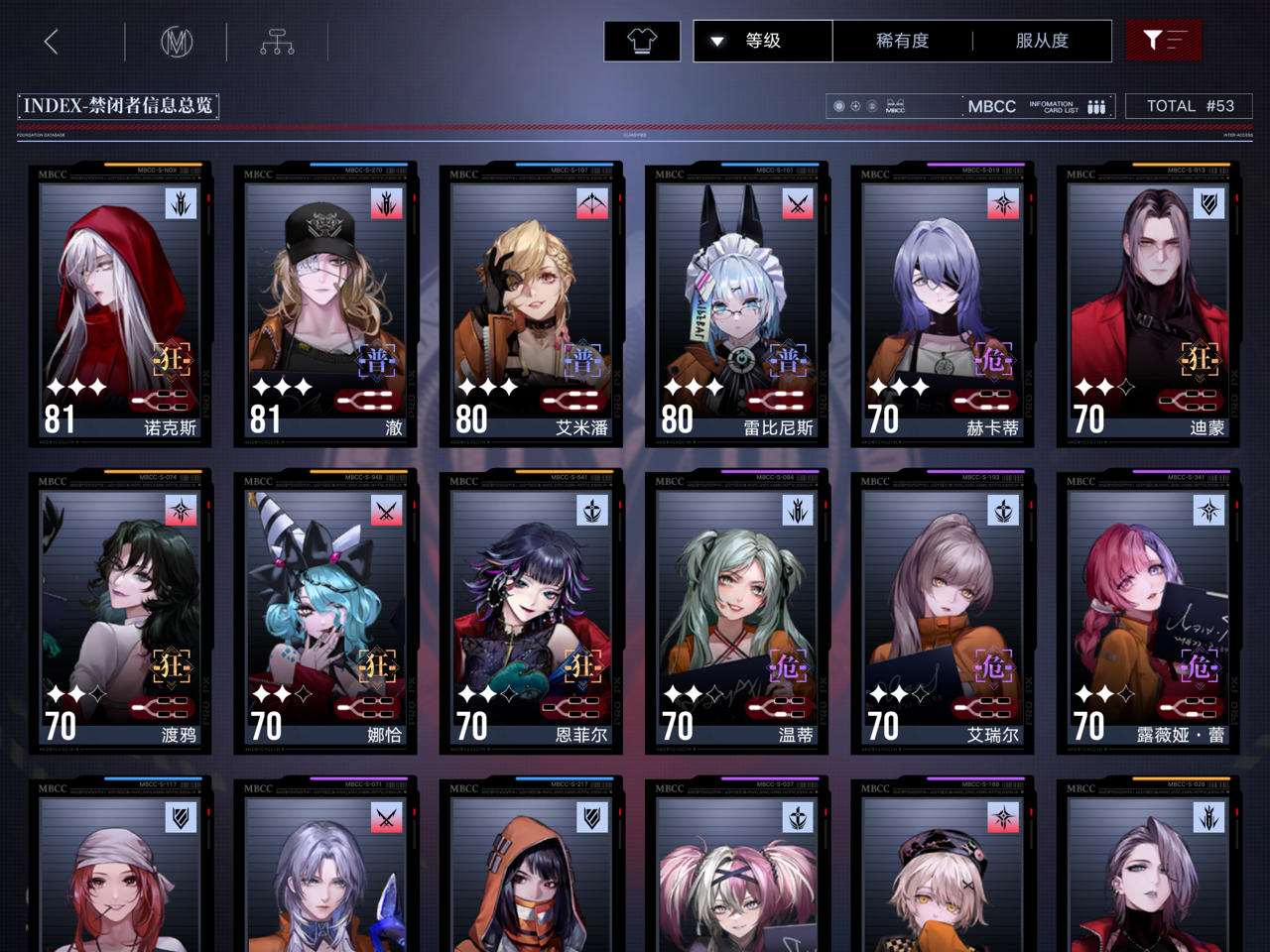Click the INDEX-禁闭者信息总览 title

117,106
